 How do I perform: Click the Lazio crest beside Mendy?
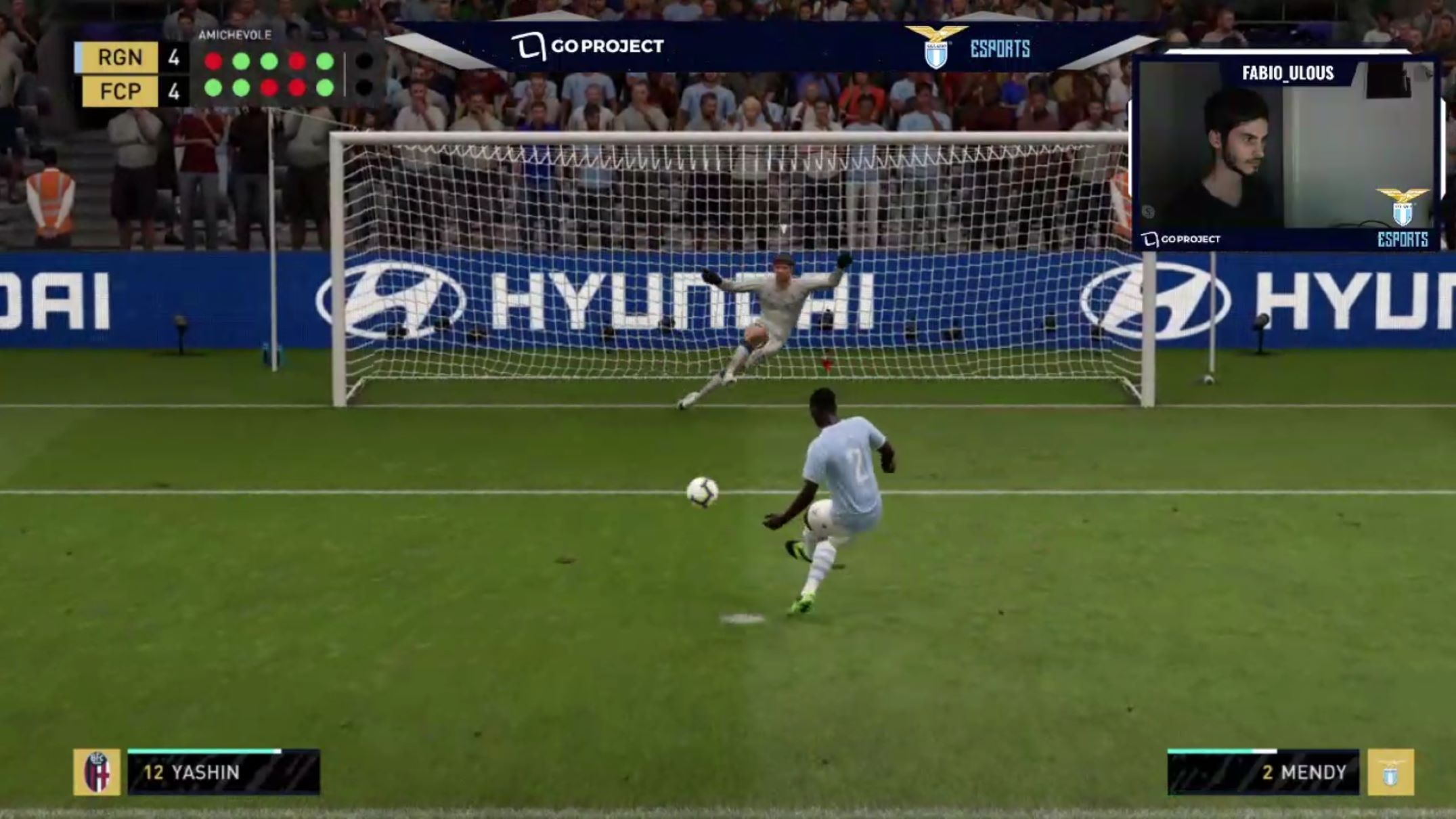(1390, 772)
